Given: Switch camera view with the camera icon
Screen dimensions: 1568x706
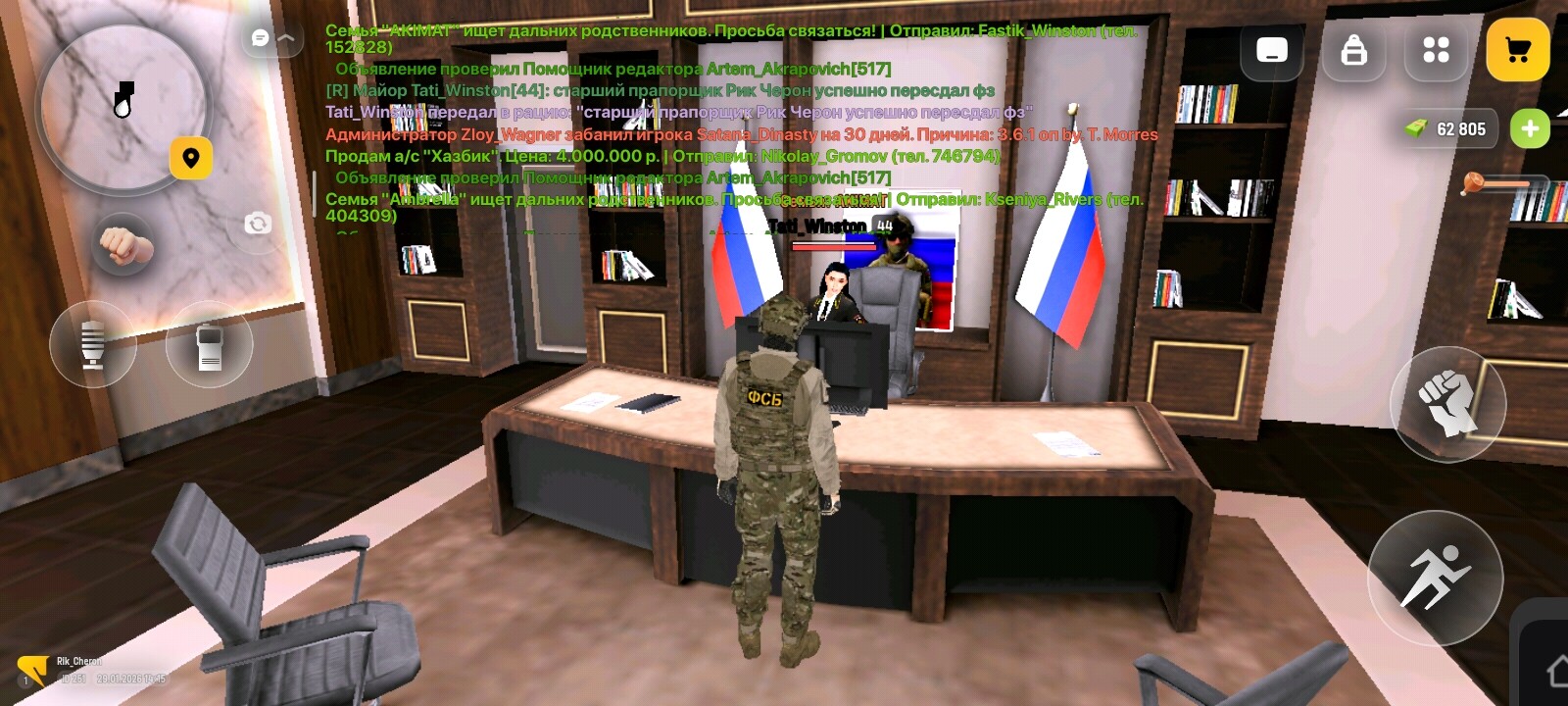Looking at the screenshot, I should pyautogui.click(x=258, y=224).
